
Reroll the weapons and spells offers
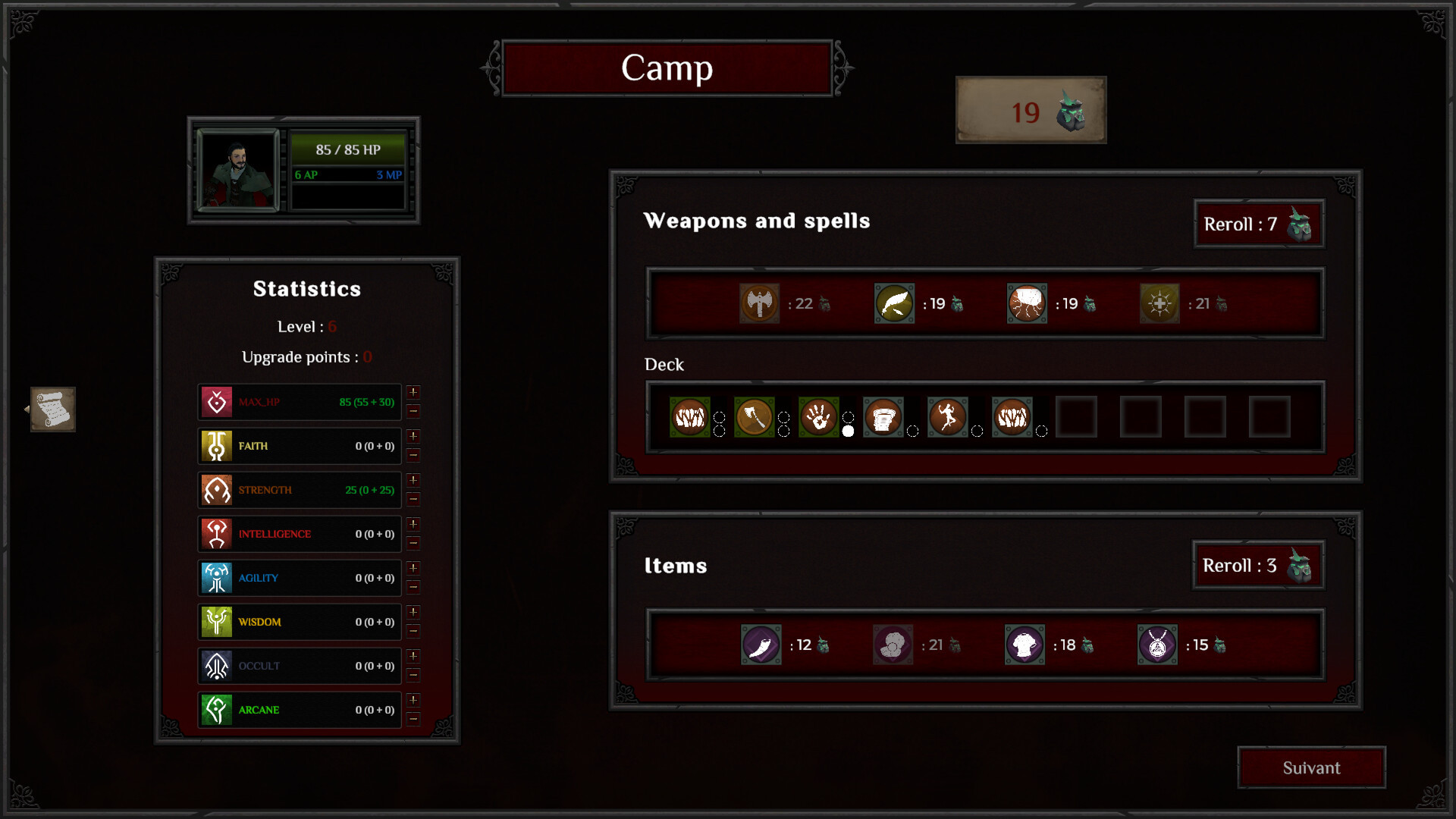tap(1259, 224)
